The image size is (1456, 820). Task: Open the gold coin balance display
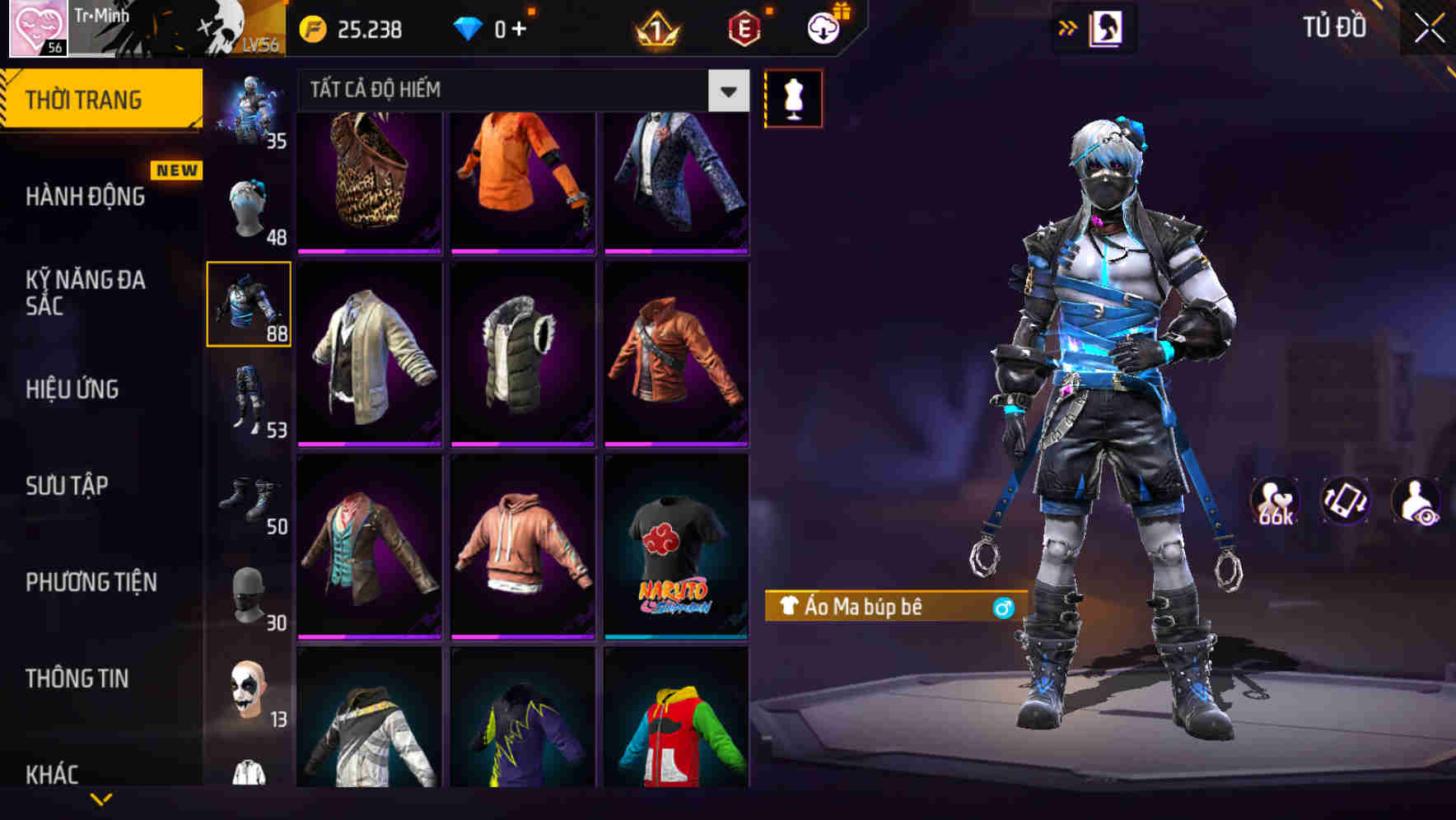point(354,27)
